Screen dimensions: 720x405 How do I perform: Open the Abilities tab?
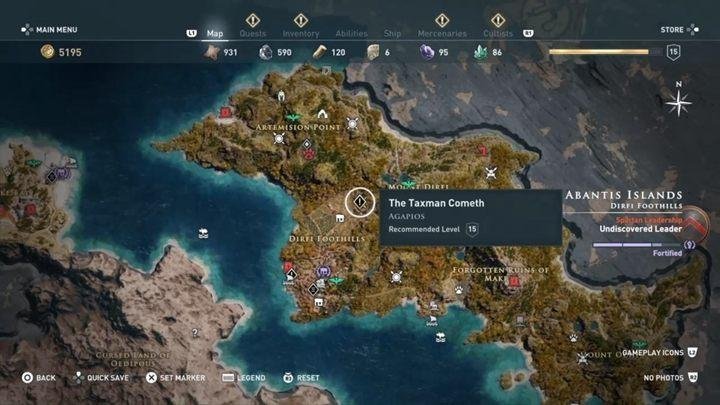point(349,33)
